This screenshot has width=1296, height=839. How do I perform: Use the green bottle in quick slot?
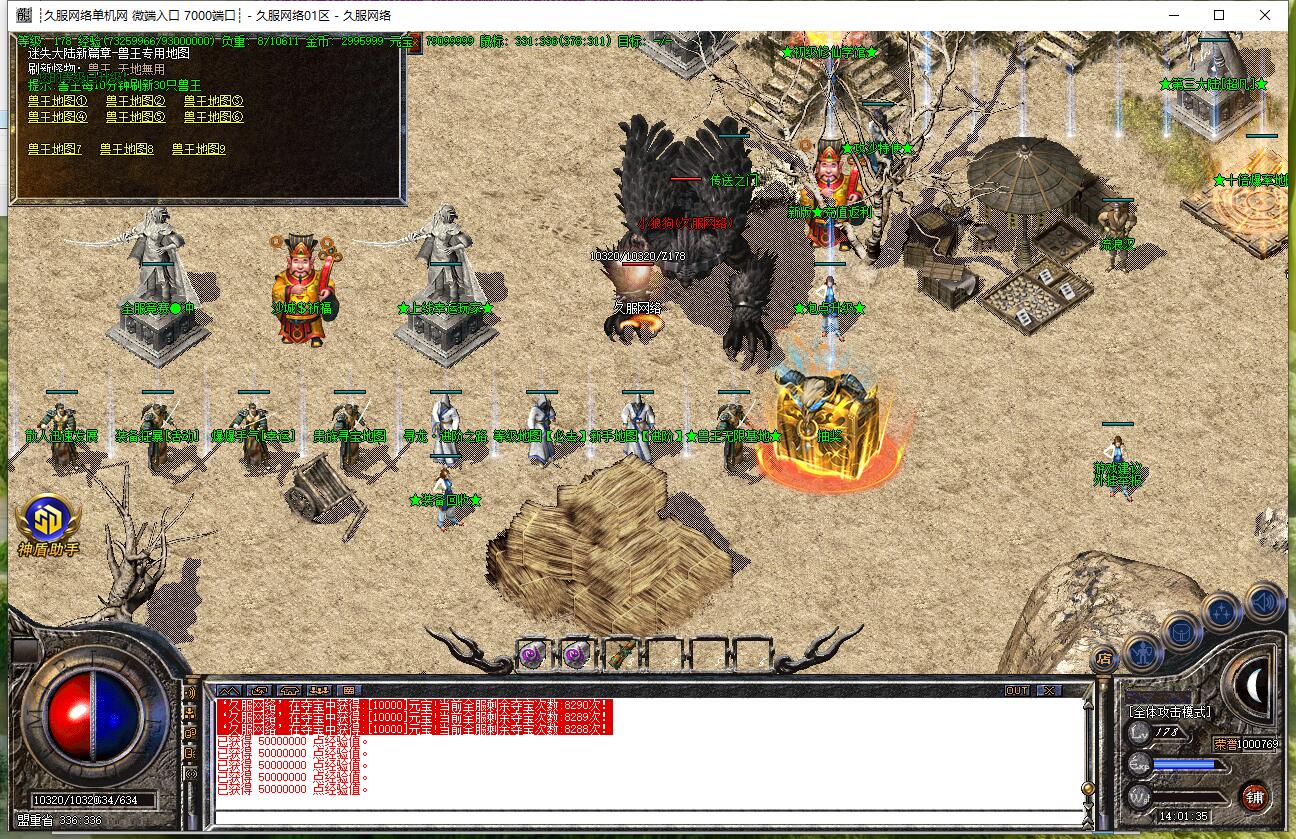(622, 654)
